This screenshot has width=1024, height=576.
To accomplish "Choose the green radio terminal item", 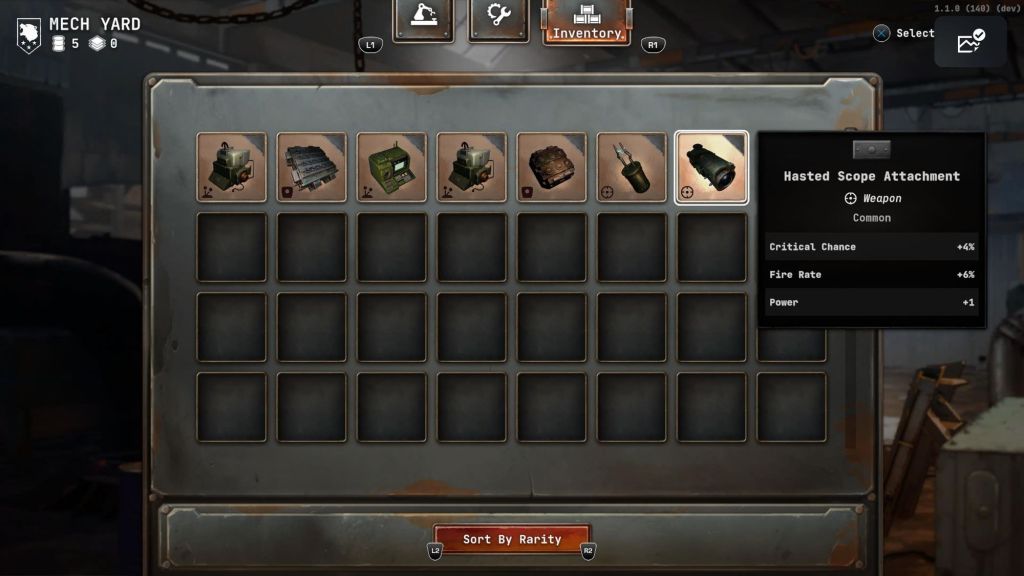I will [x=392, y=167].
